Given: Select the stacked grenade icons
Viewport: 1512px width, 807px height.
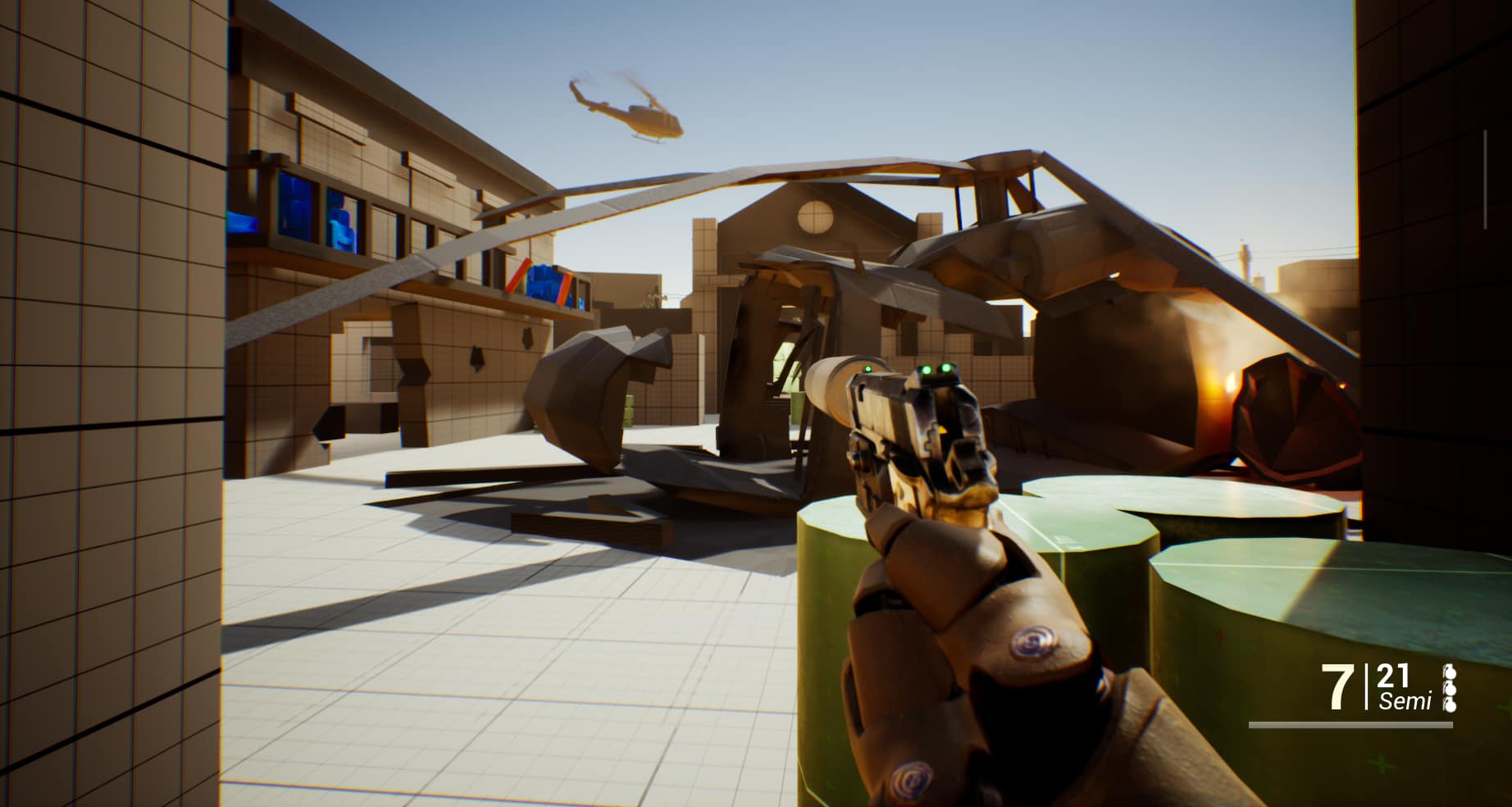Looking at the screenshot, I should [x=1449, y=689].
